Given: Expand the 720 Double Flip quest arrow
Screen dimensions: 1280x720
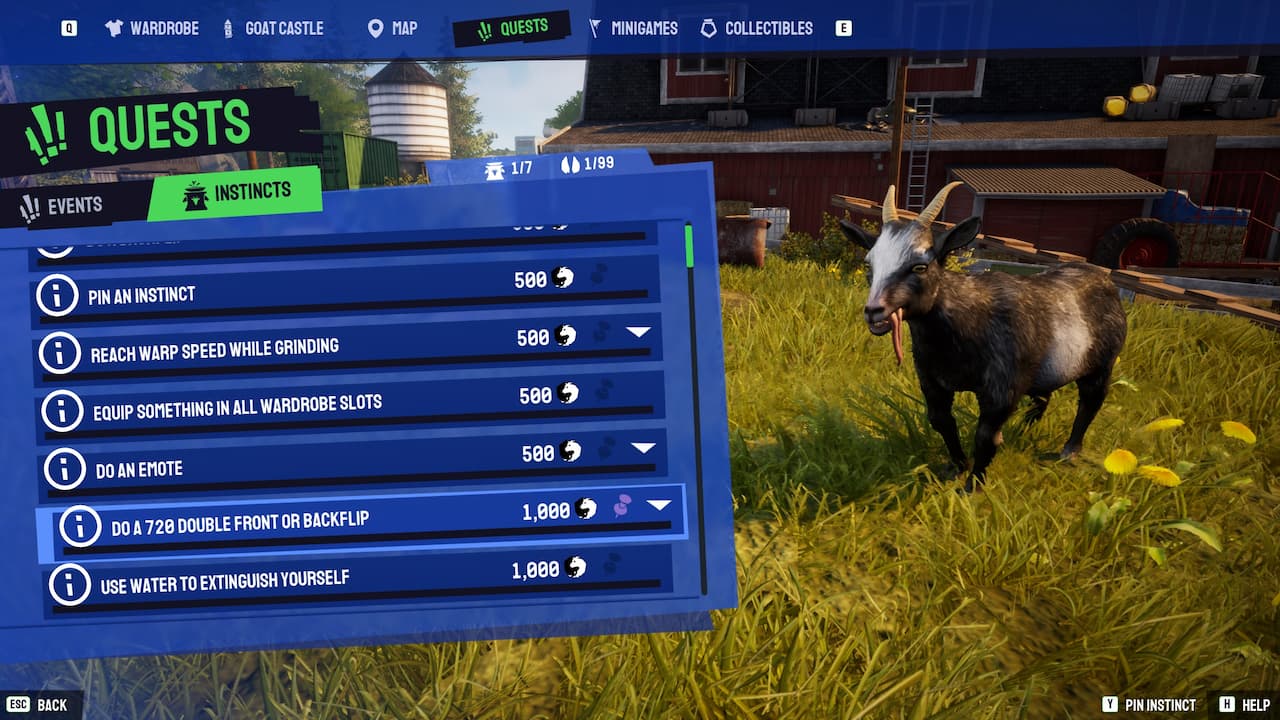Looking at the screenshot, I should 658,505.
